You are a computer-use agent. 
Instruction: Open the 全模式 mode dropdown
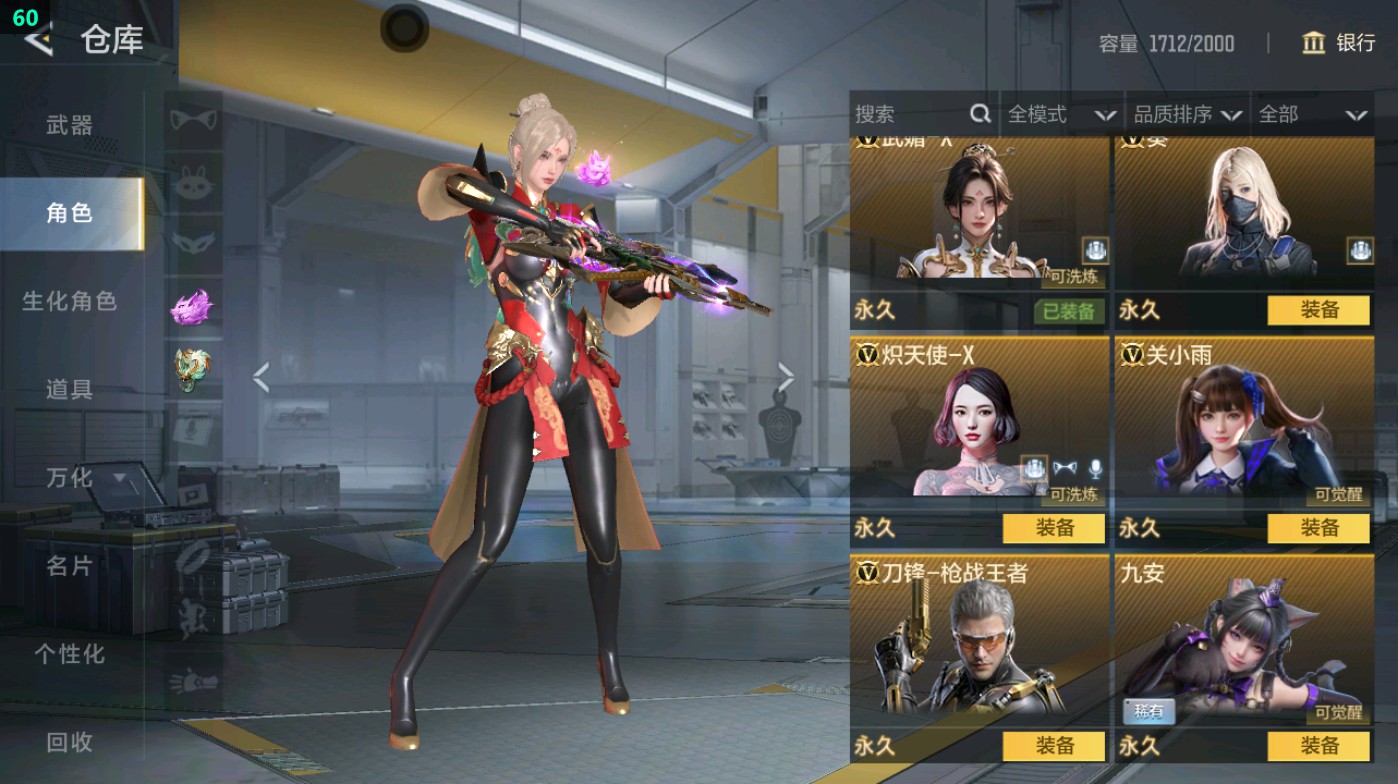(x=1060, y=114)
